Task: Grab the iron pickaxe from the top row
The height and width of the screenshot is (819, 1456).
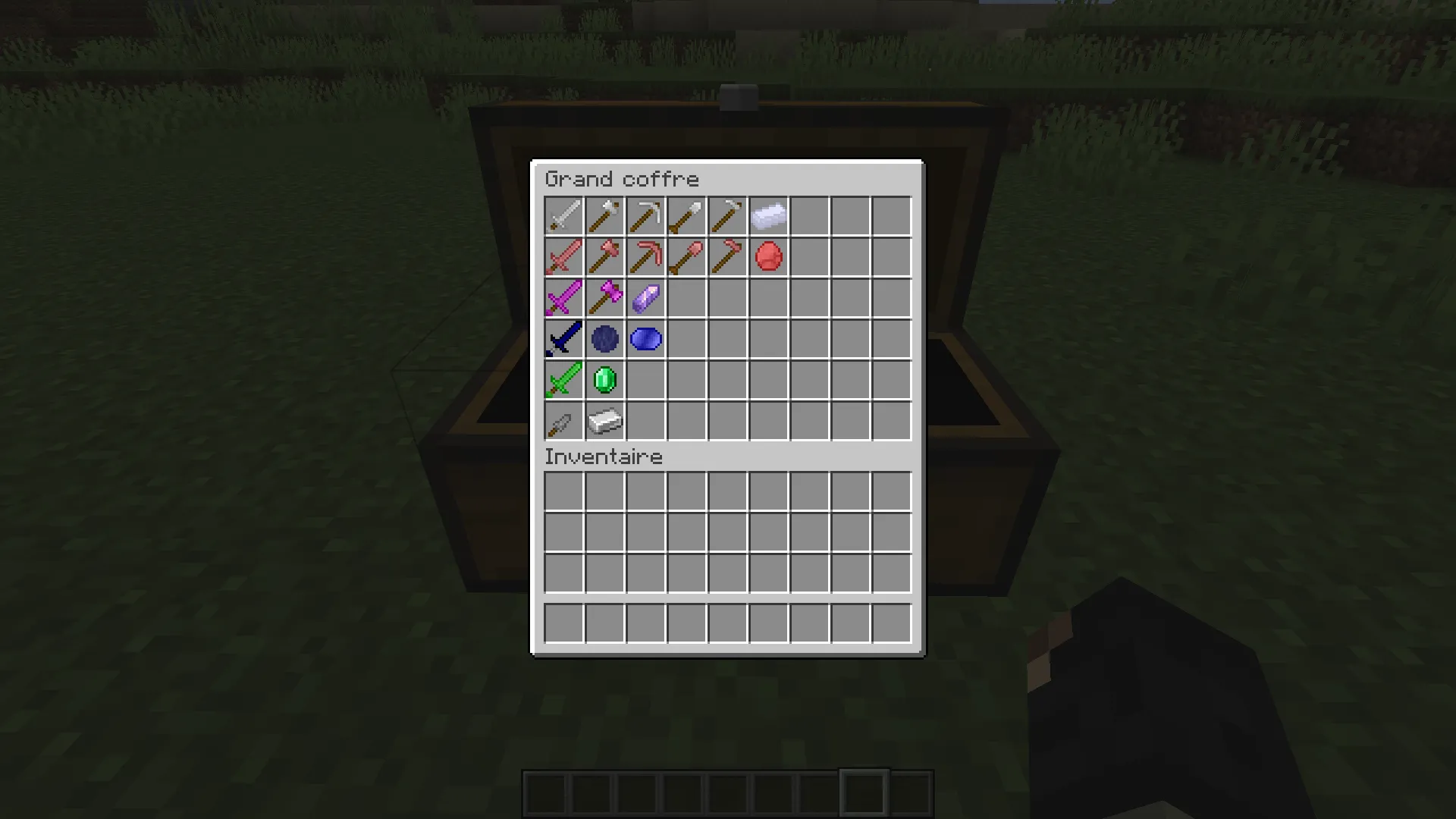Action: tap(646, 216)
